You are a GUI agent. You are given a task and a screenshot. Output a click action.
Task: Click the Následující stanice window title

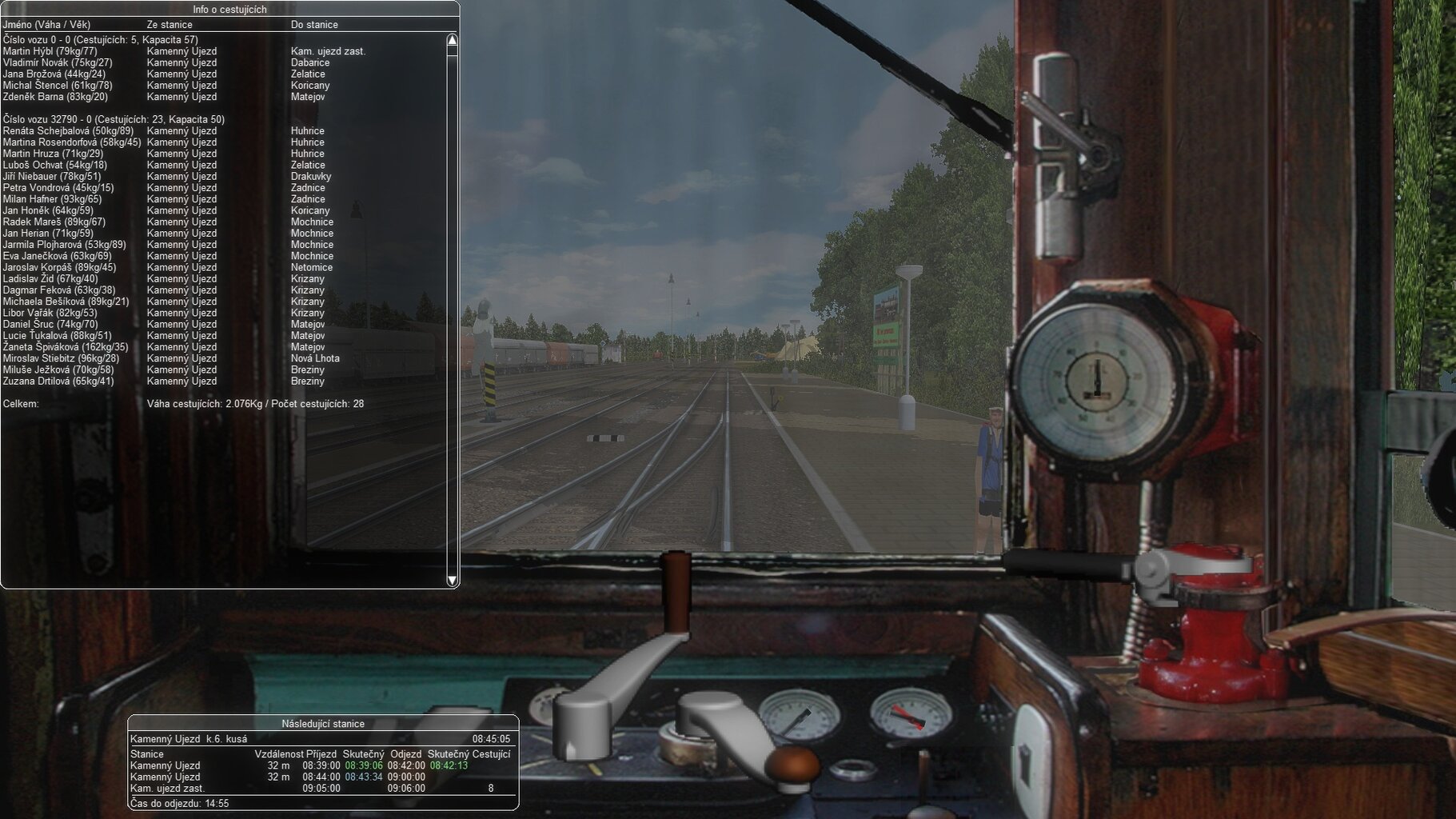pyautogui.click(x=323, y=724)
